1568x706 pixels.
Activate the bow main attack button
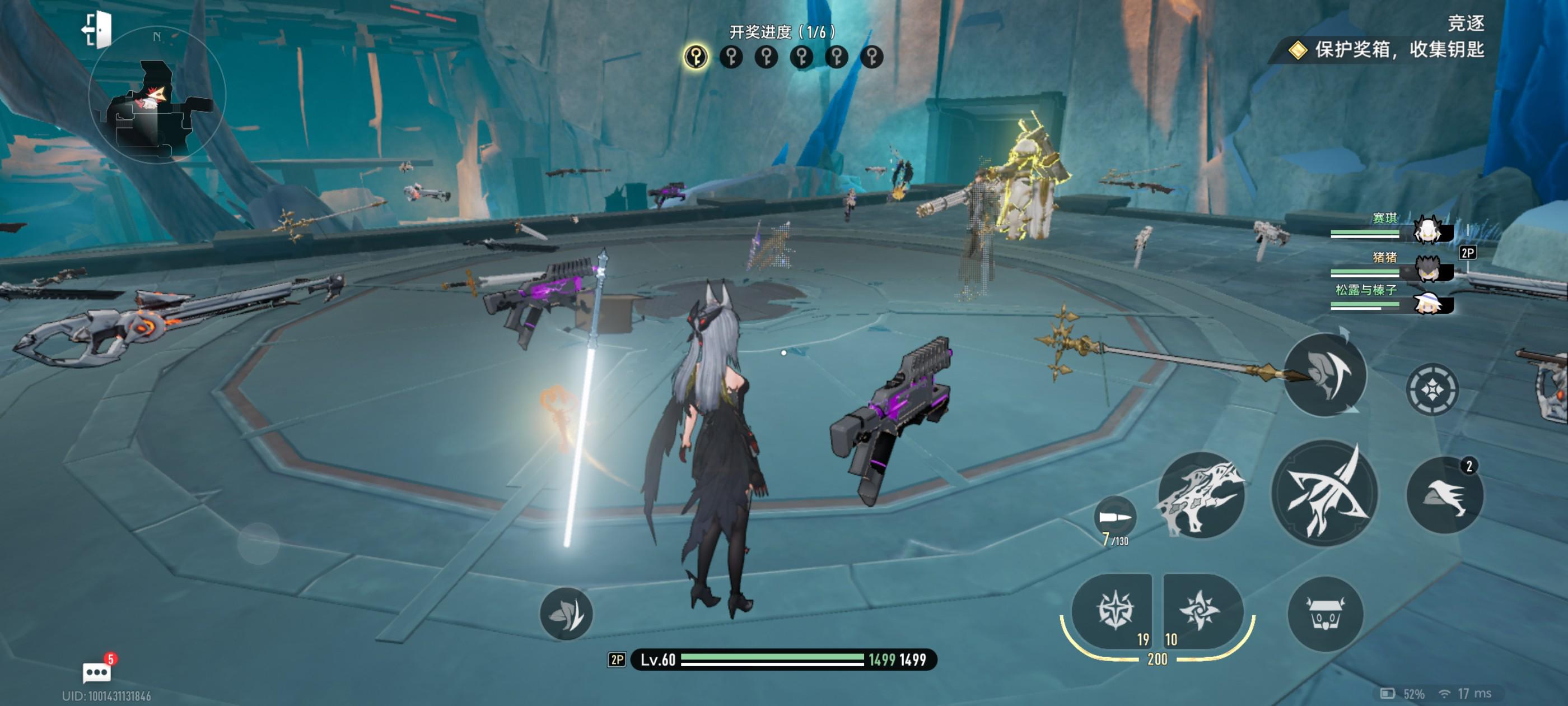(1325, 493)
